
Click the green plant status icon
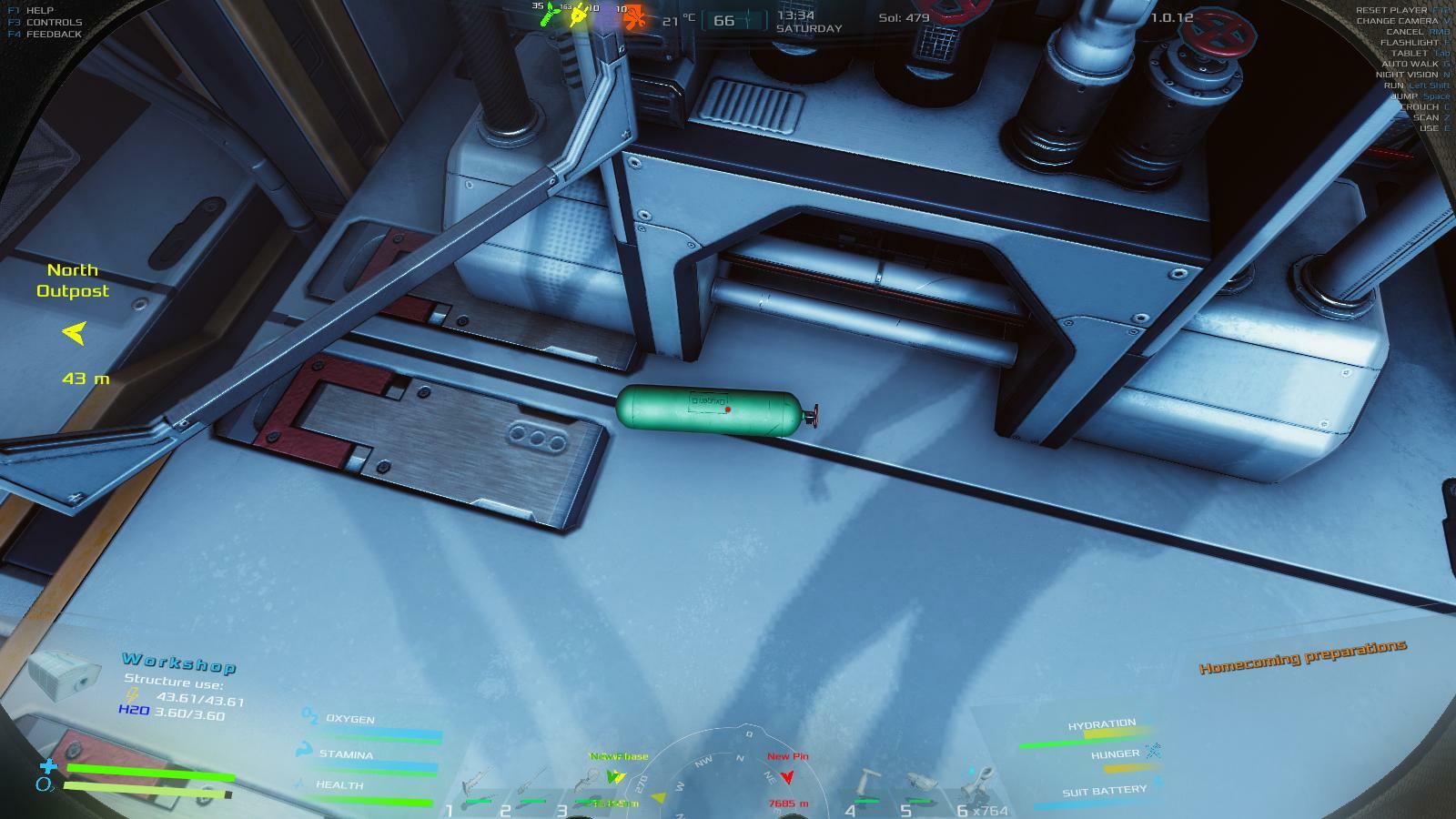[550, 15]
